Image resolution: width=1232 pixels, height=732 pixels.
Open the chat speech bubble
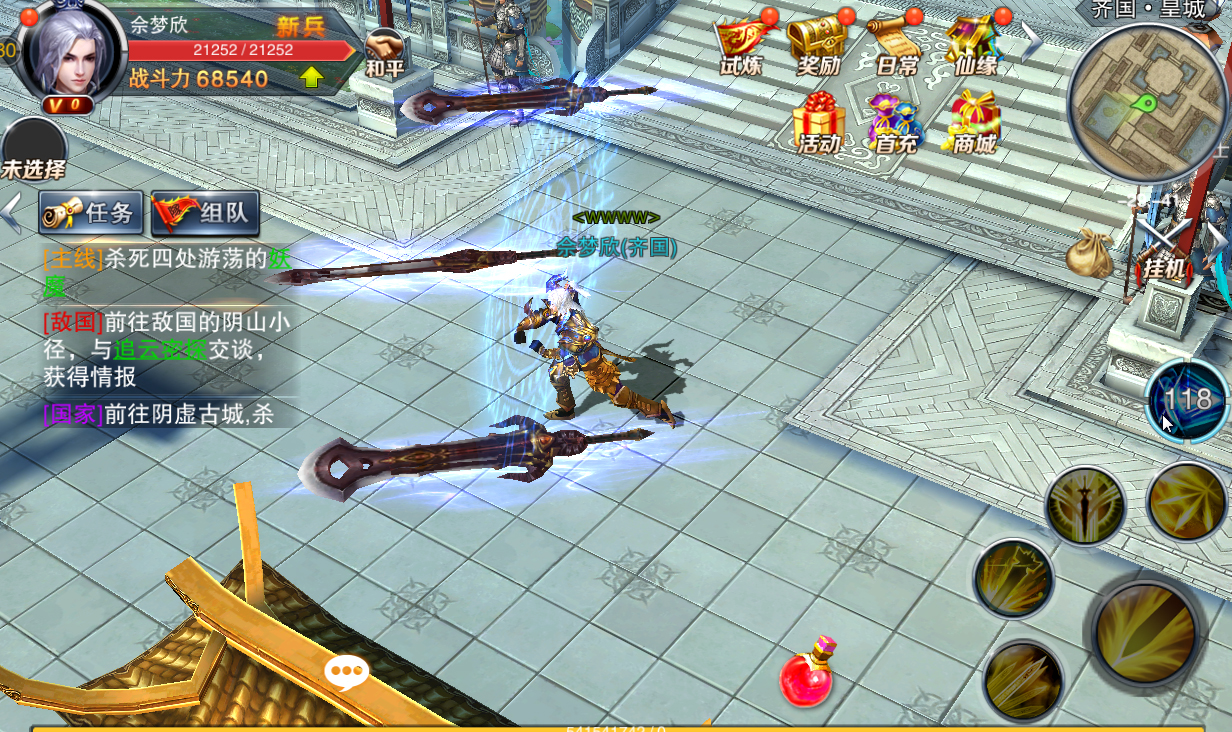coord(346,672)
